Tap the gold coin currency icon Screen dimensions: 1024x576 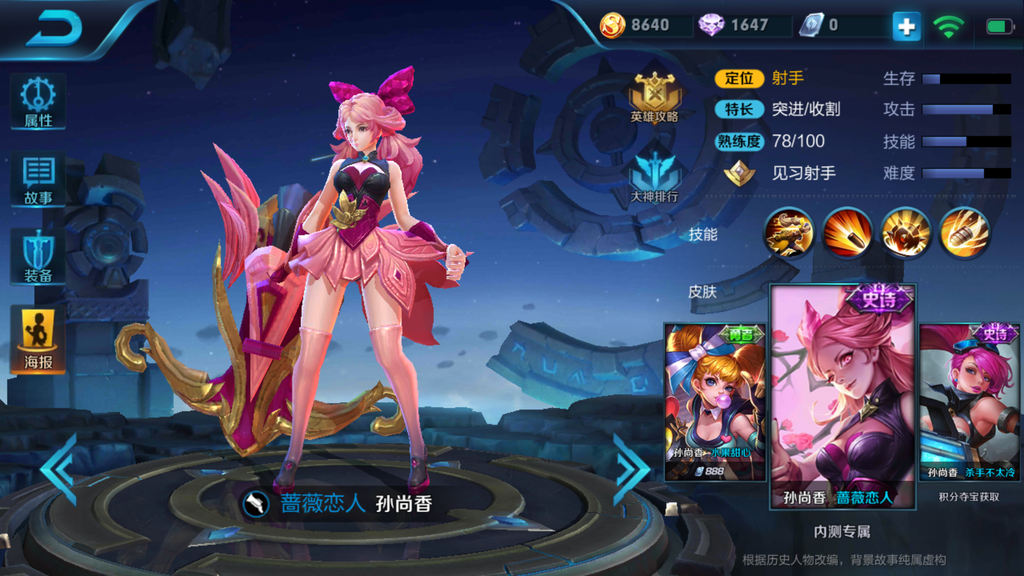click(612, 25)
